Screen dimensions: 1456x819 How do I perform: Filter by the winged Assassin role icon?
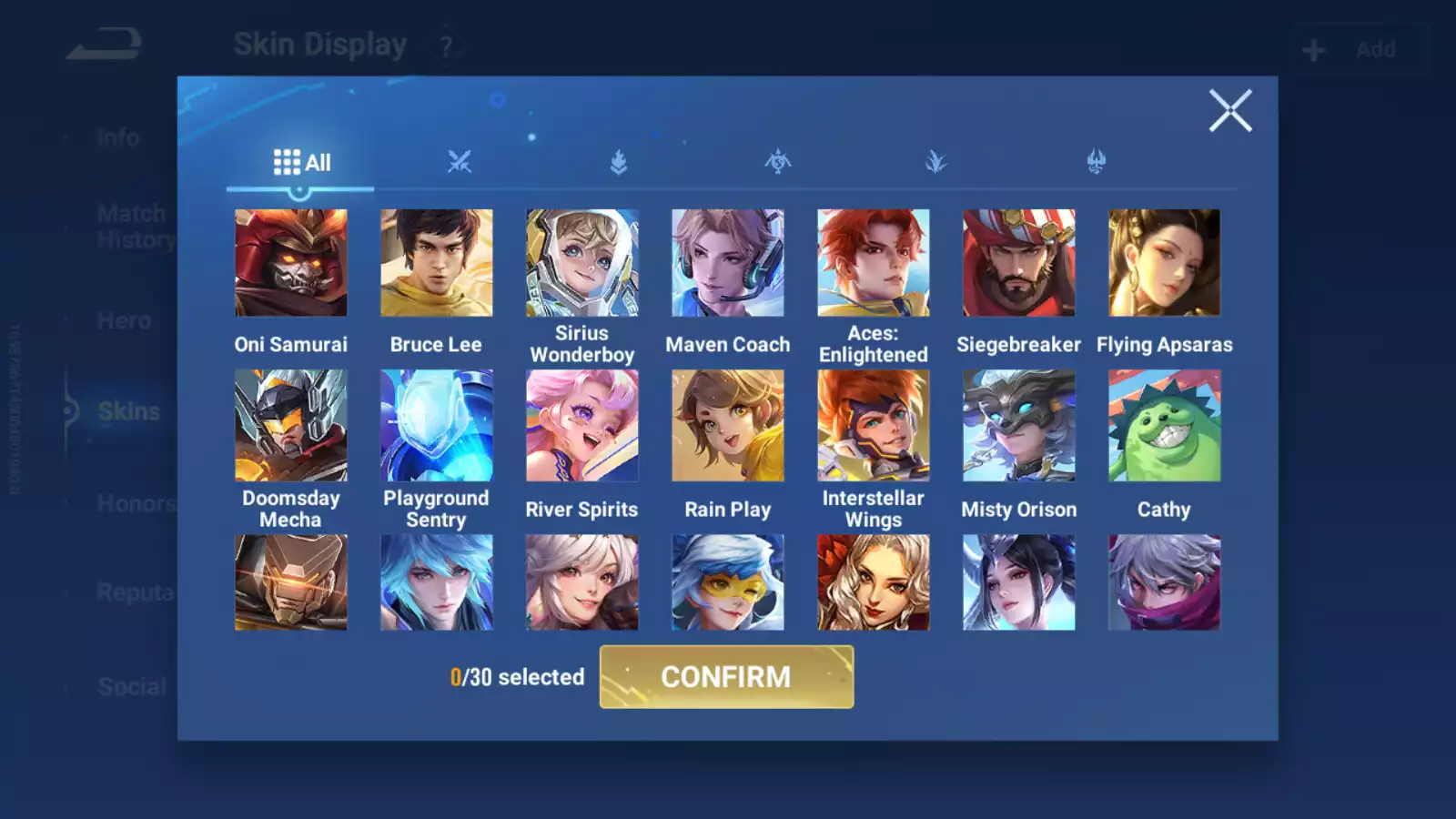point(778,162)
